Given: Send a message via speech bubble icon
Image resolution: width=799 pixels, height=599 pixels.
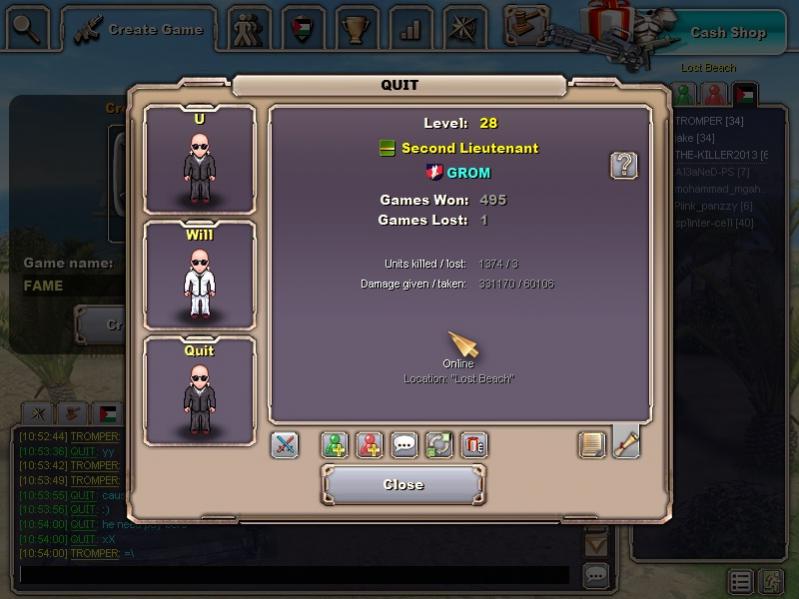Looking at the screenshot, I should click(x=404, y=445).
